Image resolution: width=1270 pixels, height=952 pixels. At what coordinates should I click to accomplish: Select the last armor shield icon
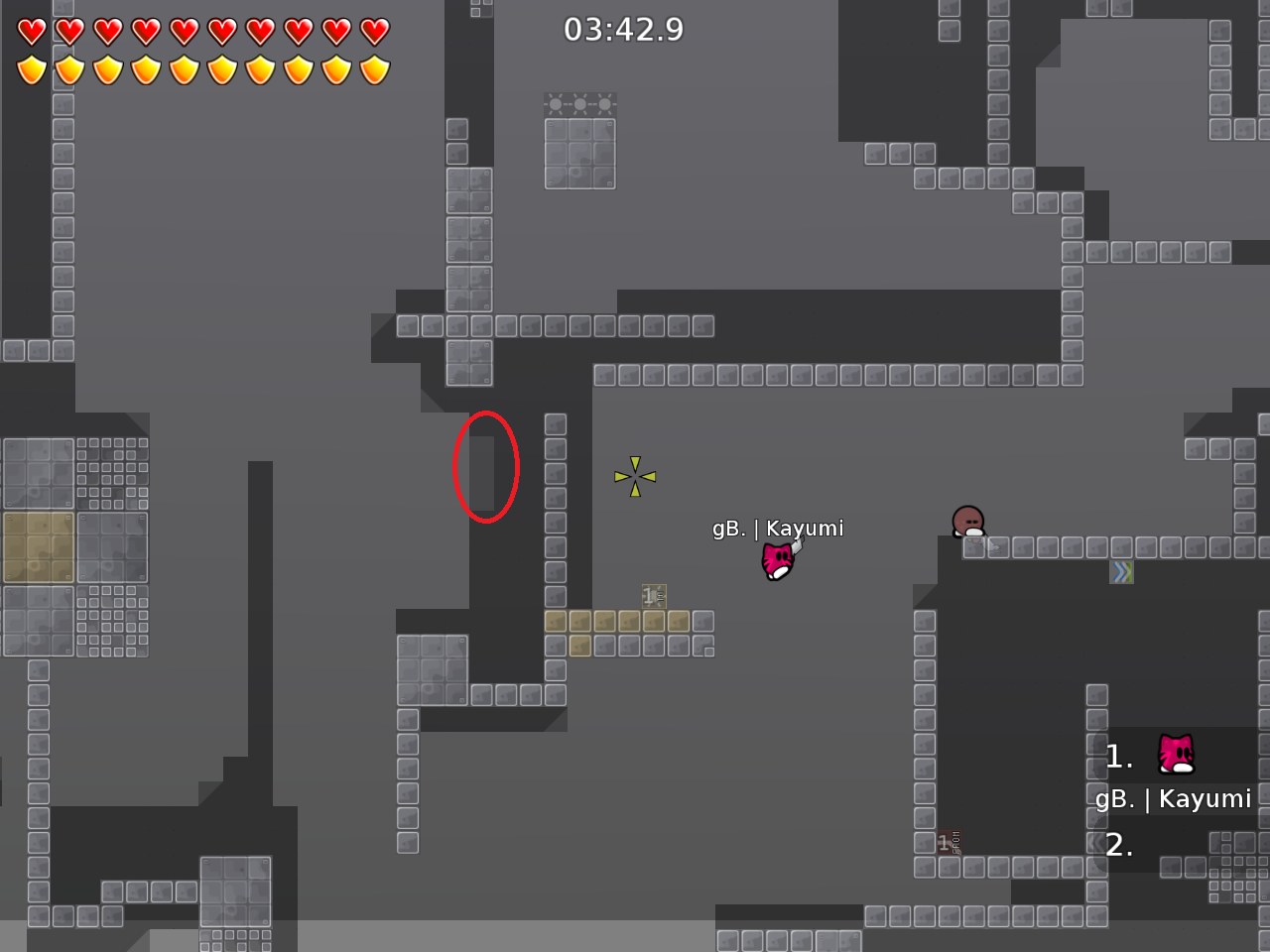click(x=374, y=67)
